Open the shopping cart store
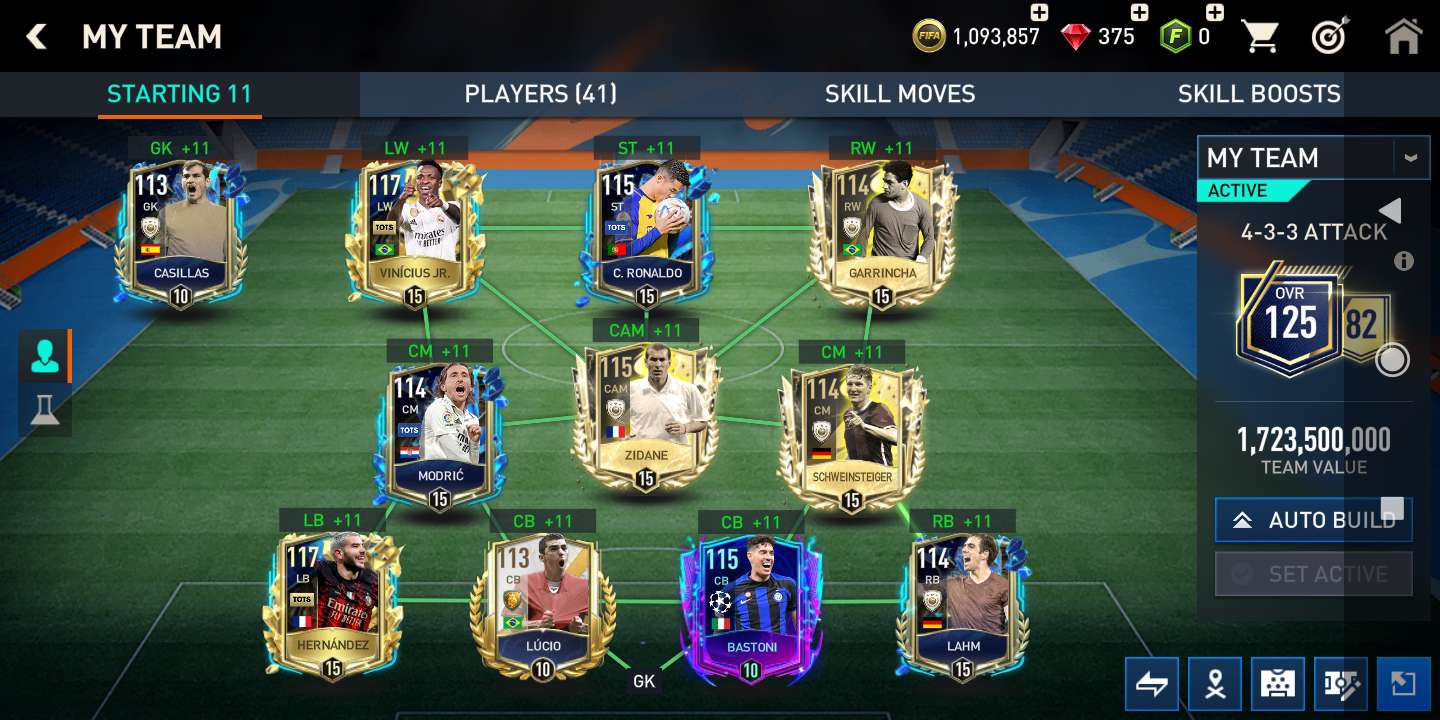This screenshot has width=1440, height=720. (1260, 37)
